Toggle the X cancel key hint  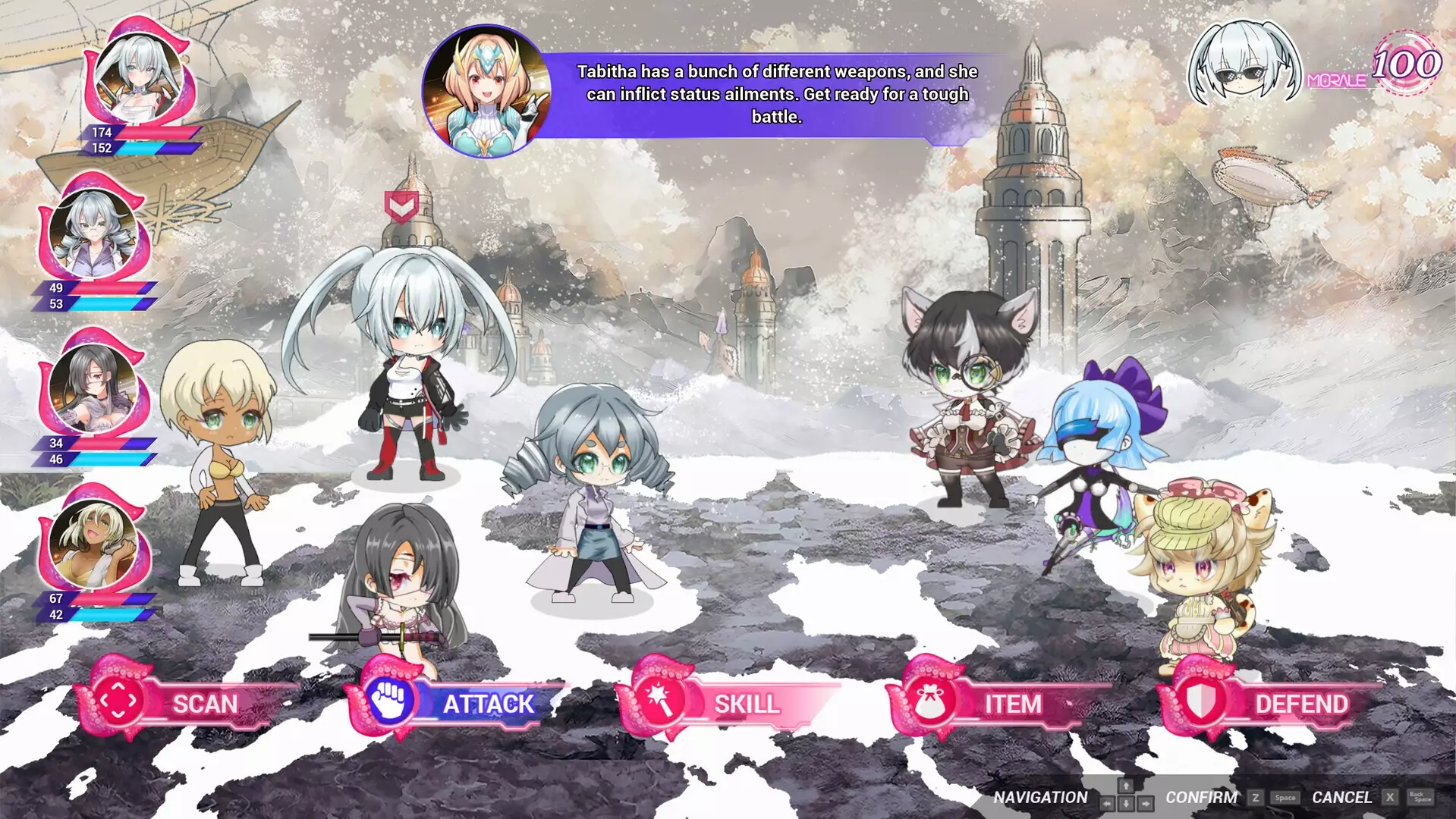coord(1390,798)
